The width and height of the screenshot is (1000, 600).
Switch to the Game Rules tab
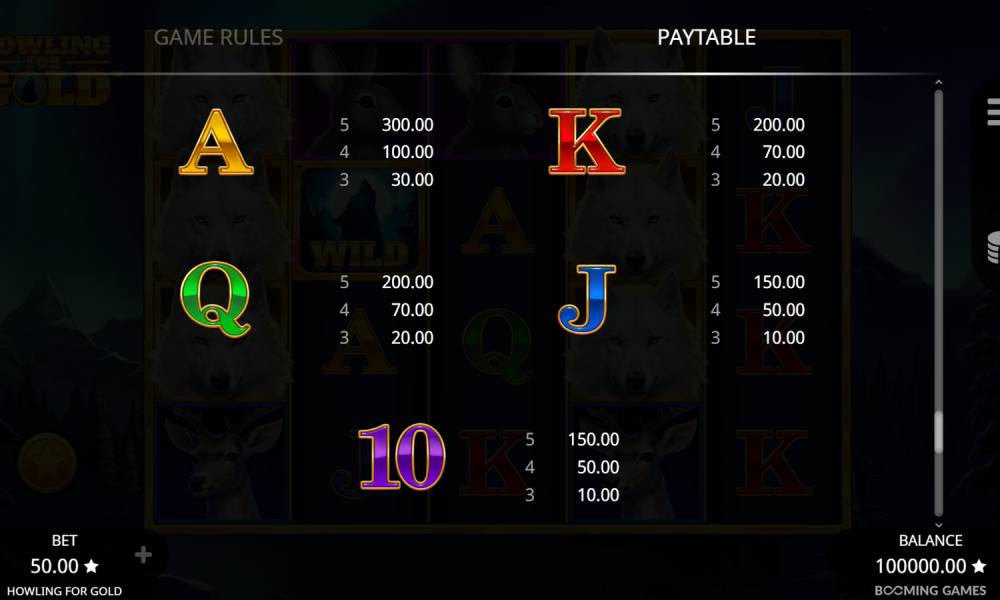coord(218,38)
